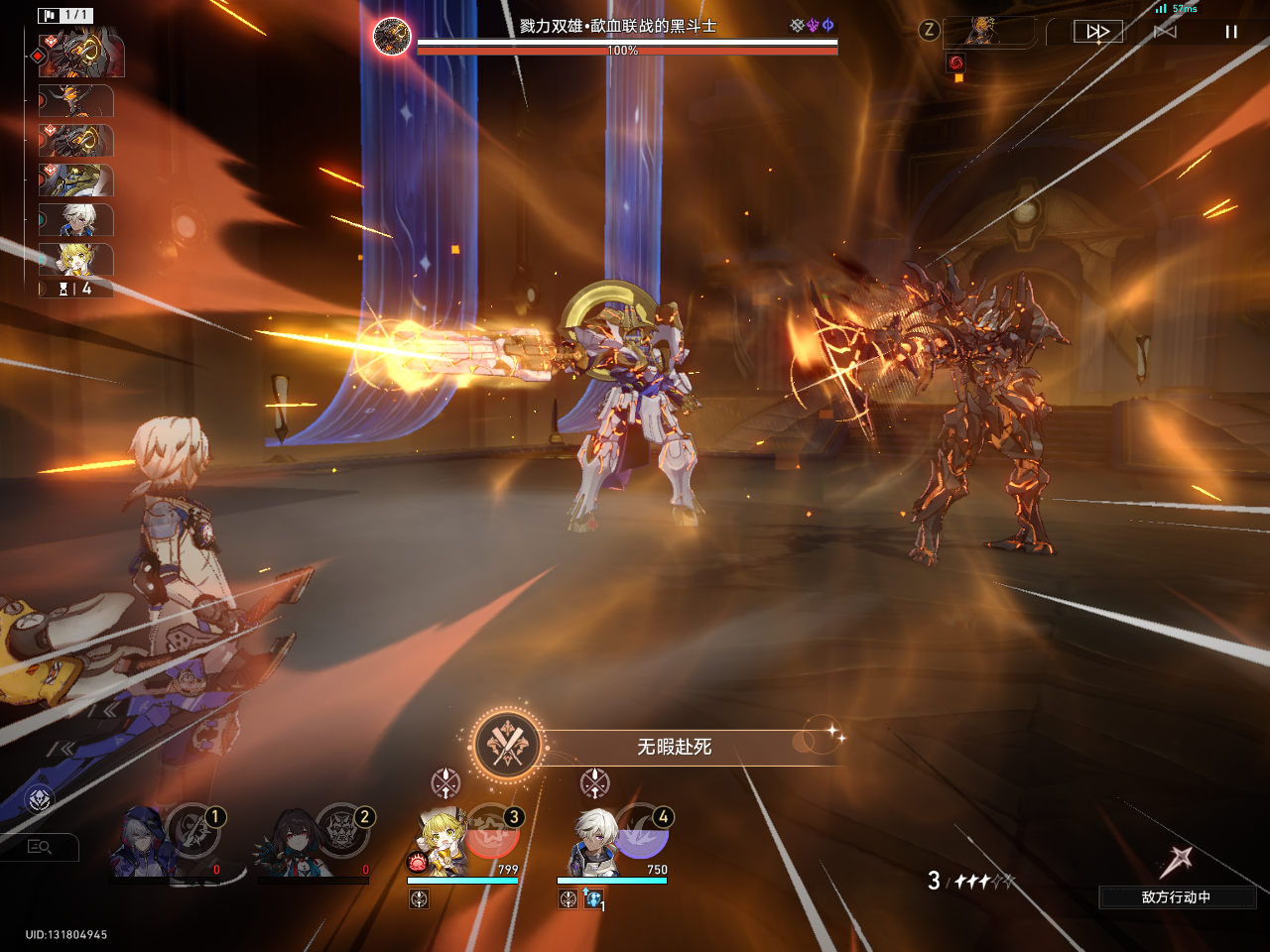Select party member slot 1 hooded character
This screenshot has width=1270, height=952.
pyautogui.click(x=145, y=845)
